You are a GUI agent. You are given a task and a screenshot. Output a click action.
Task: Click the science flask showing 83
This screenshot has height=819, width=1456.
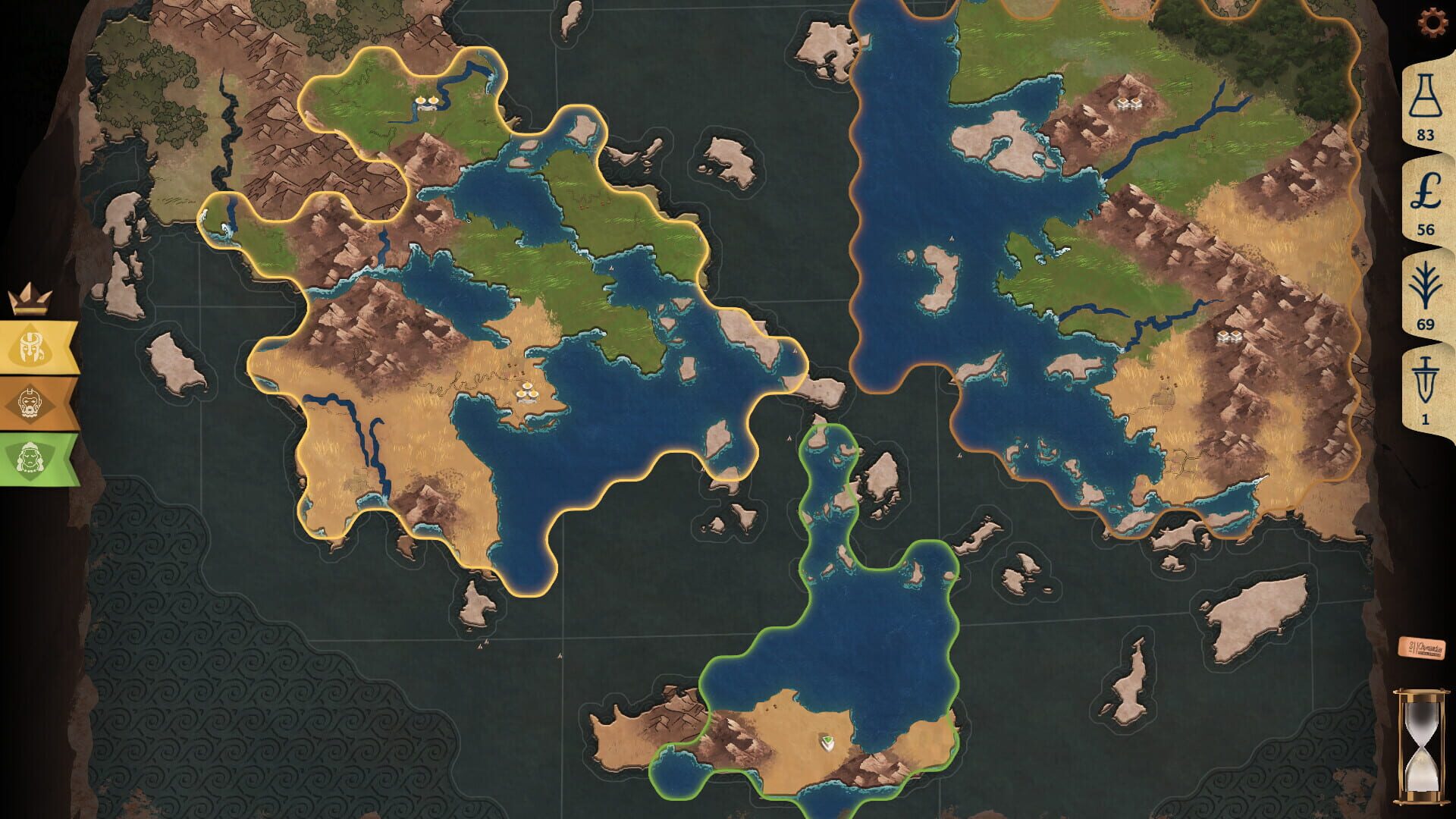[x=1426, y=105]
